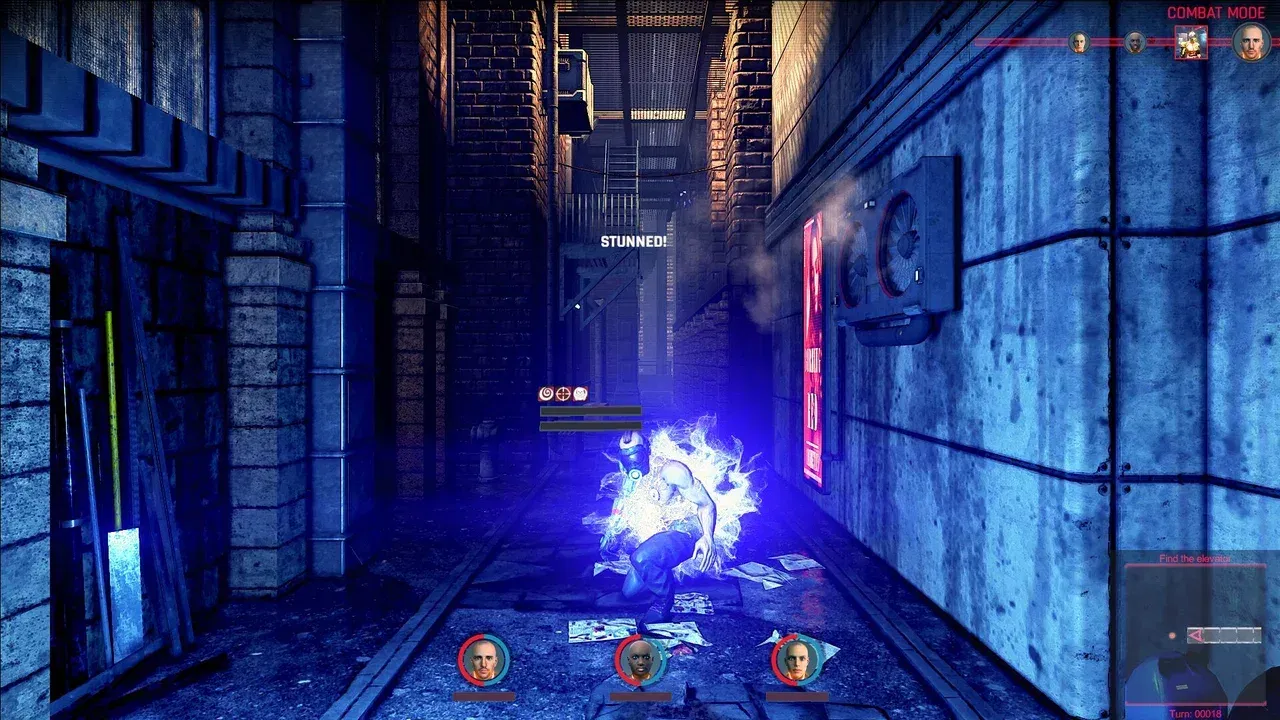Click the crosshair targeting icon above the enemy
Screen dimensions: 1280x720
tap(563, 394)
